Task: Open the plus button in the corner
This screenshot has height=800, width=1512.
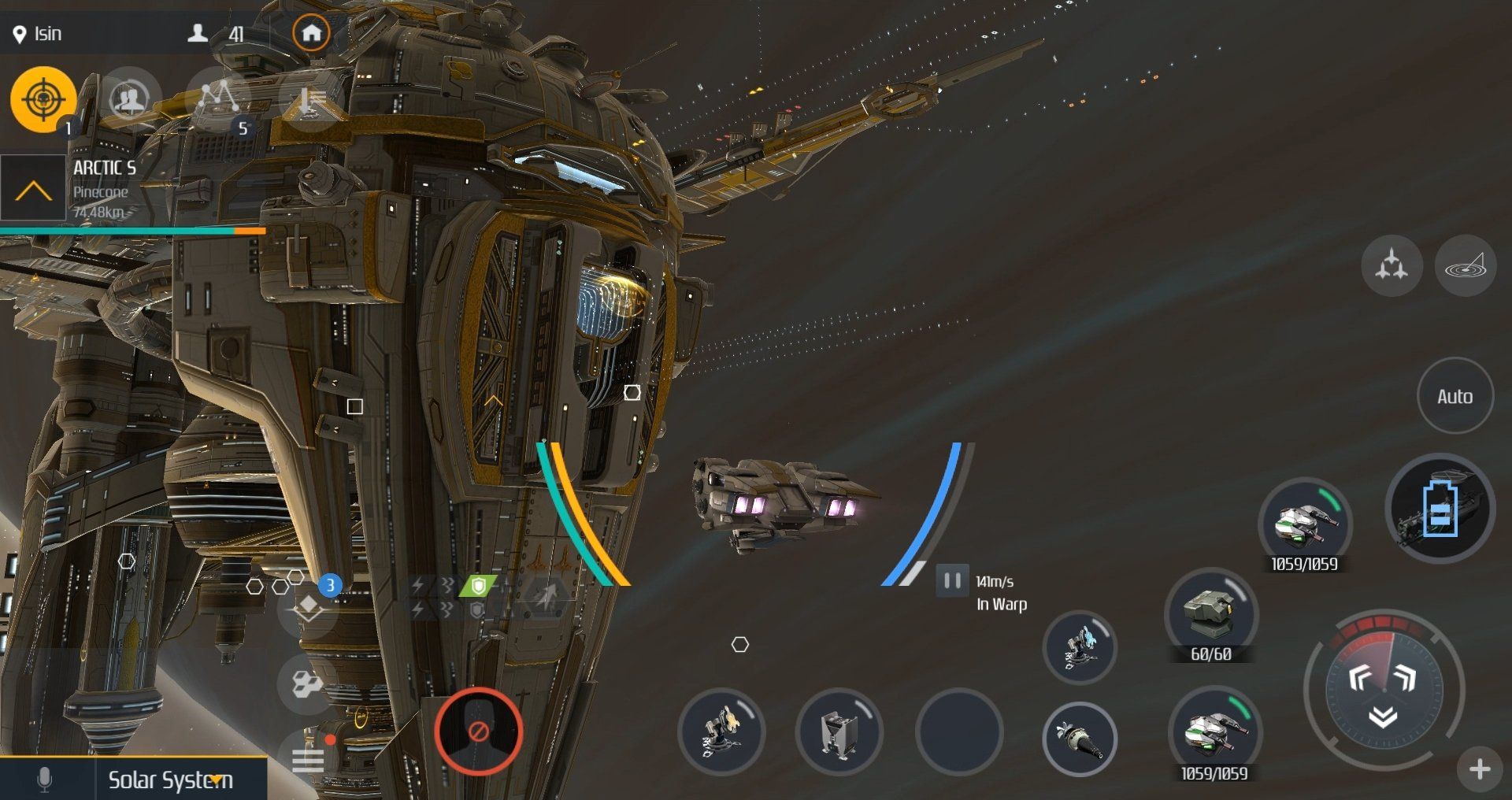Action: click(1480, 769)
